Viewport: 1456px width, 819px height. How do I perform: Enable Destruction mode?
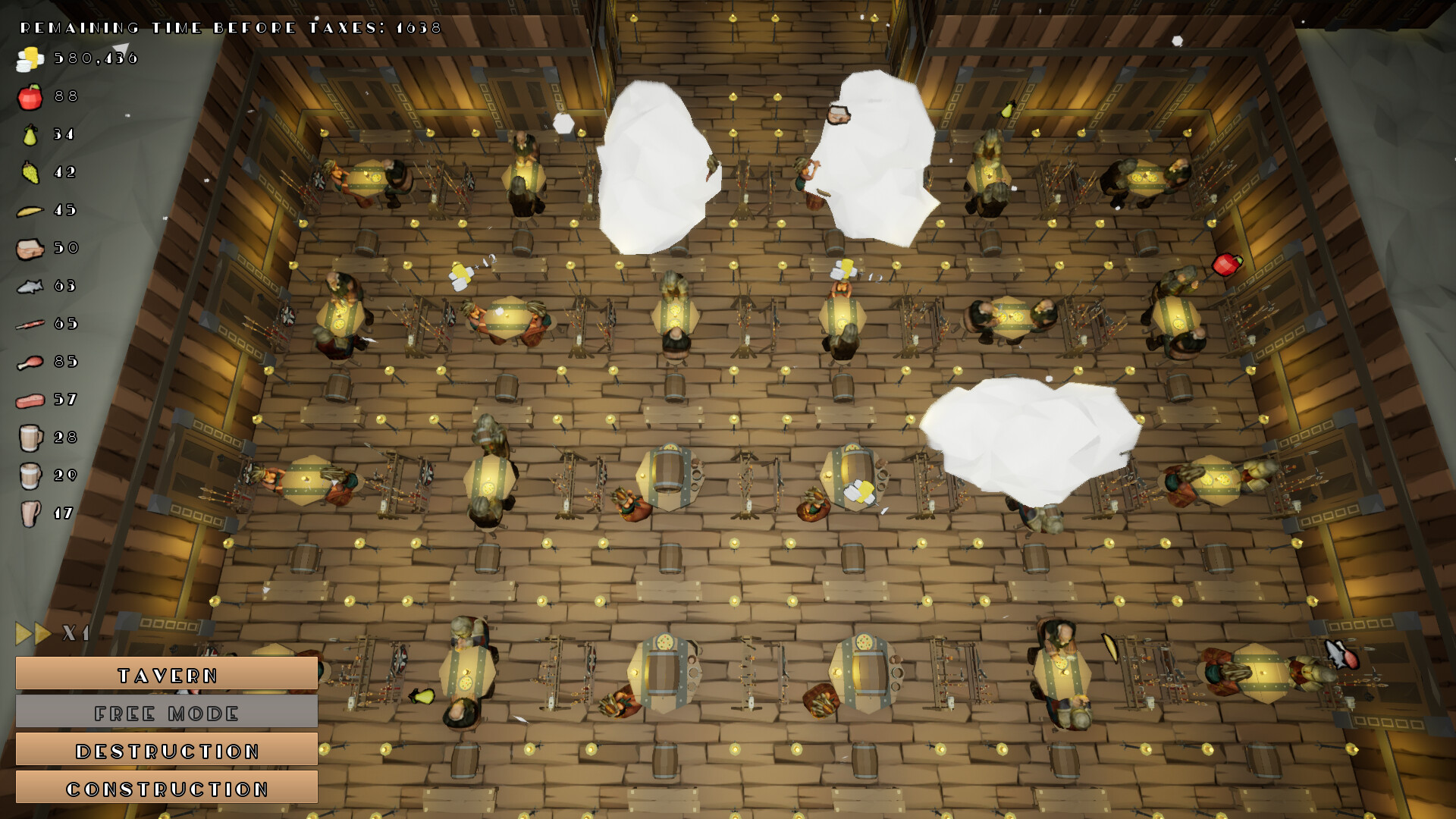coord(167,750)
